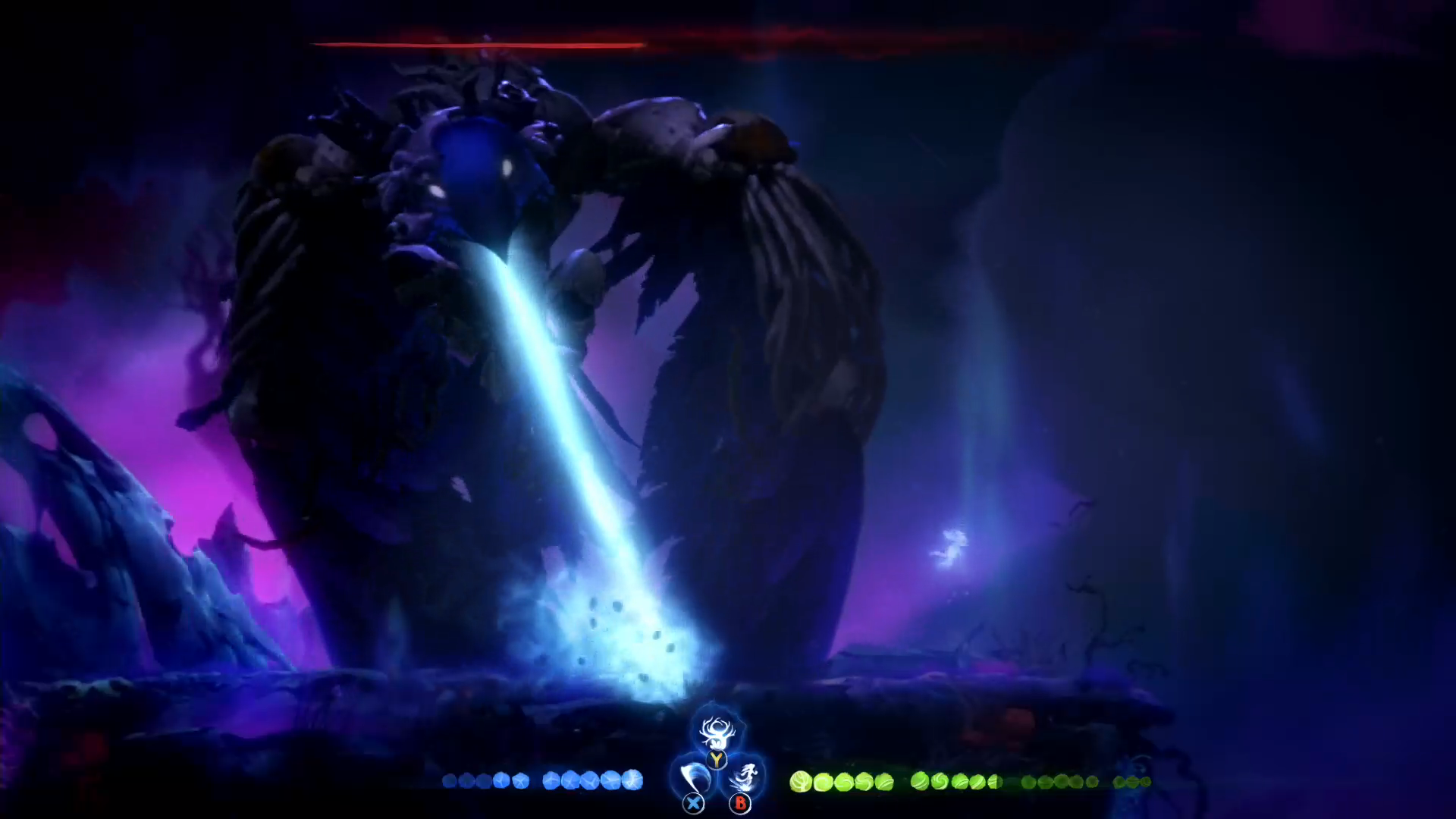Click the first green health cell
Image resolution: width=1456 pixels, height=819 pixels.
coord(800,781)
